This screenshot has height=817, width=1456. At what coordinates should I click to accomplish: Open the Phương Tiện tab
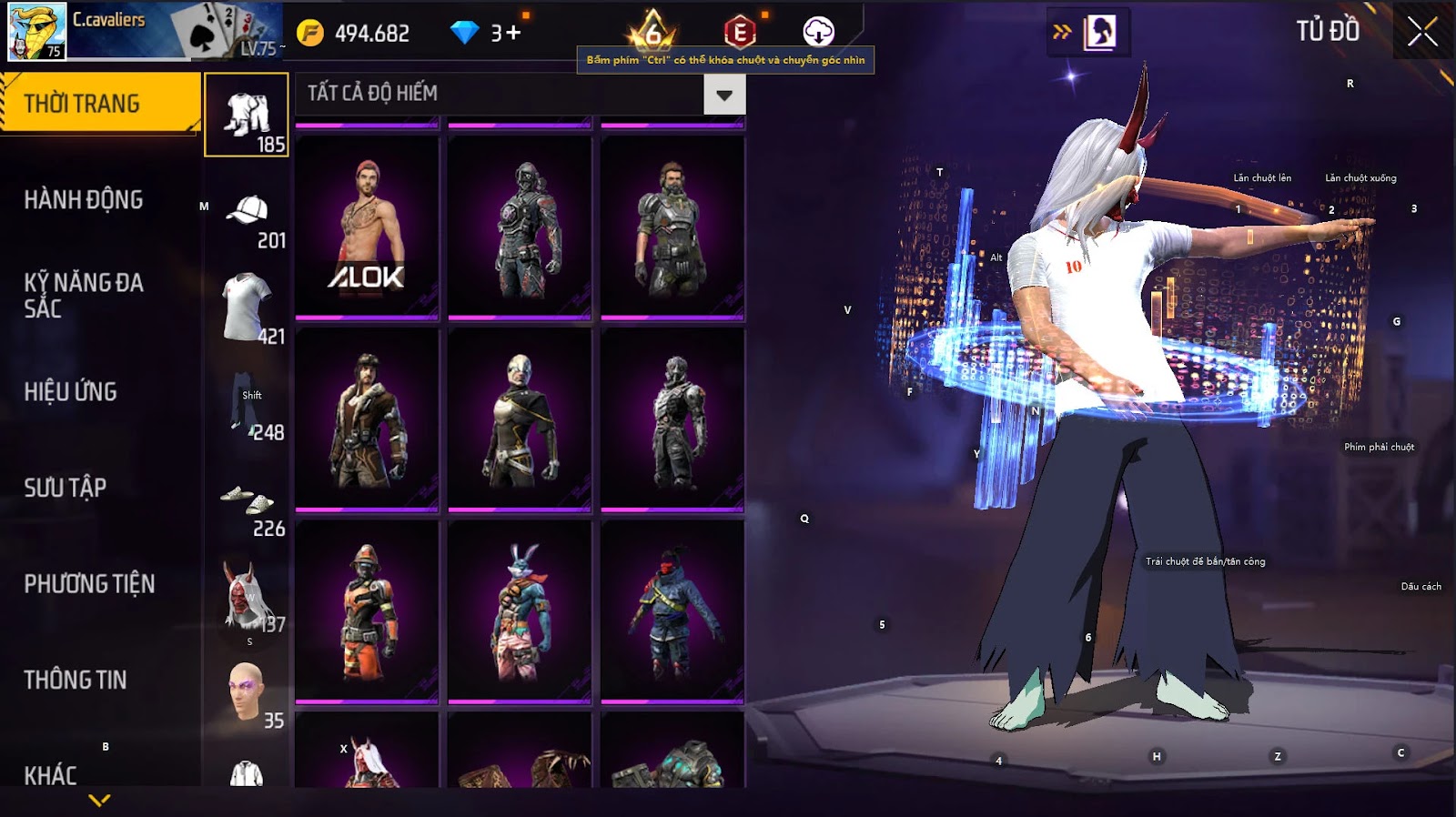[x=89, y=583]
